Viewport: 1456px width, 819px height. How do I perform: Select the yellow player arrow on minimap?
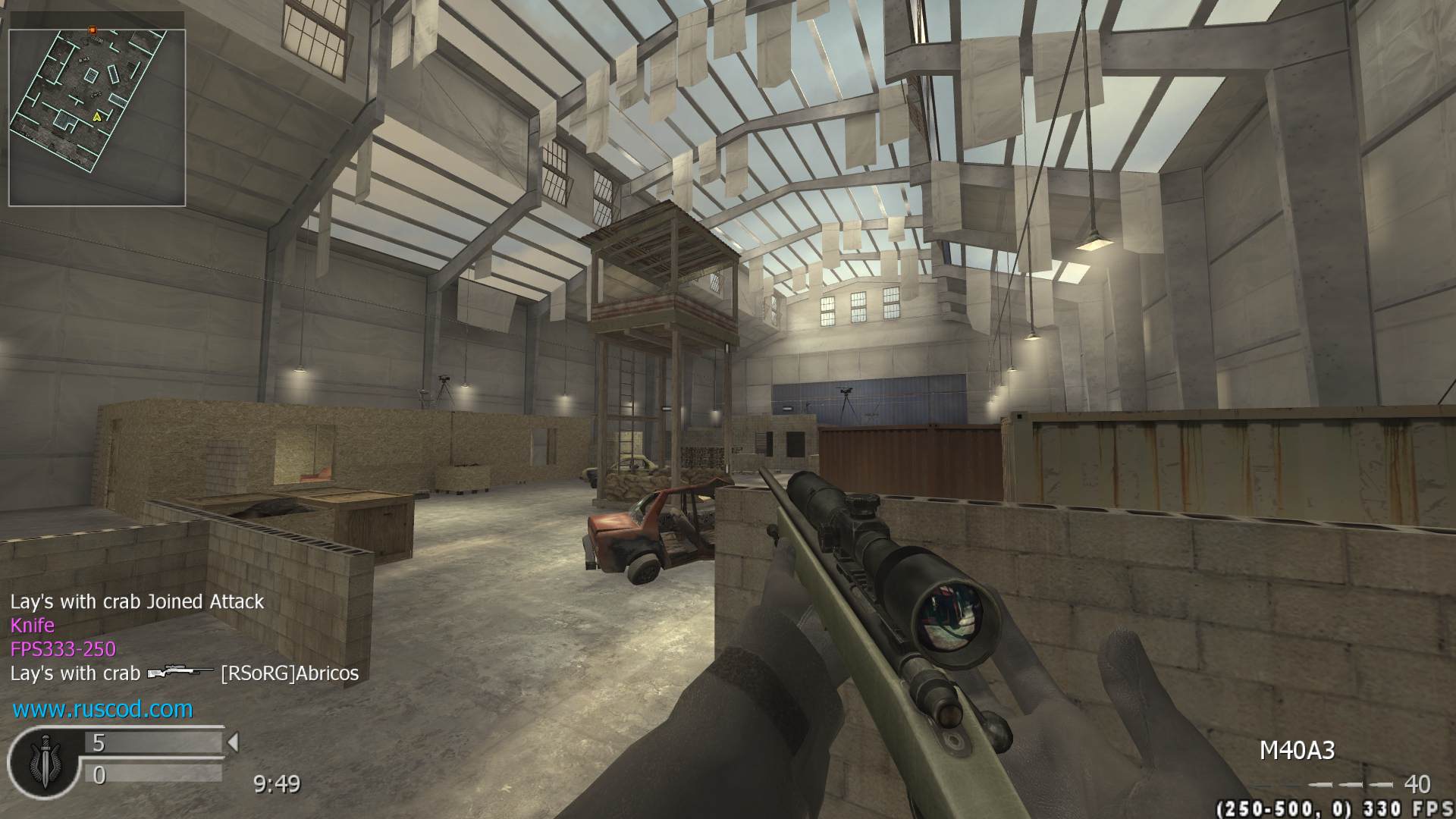click(x=97, y=117)
